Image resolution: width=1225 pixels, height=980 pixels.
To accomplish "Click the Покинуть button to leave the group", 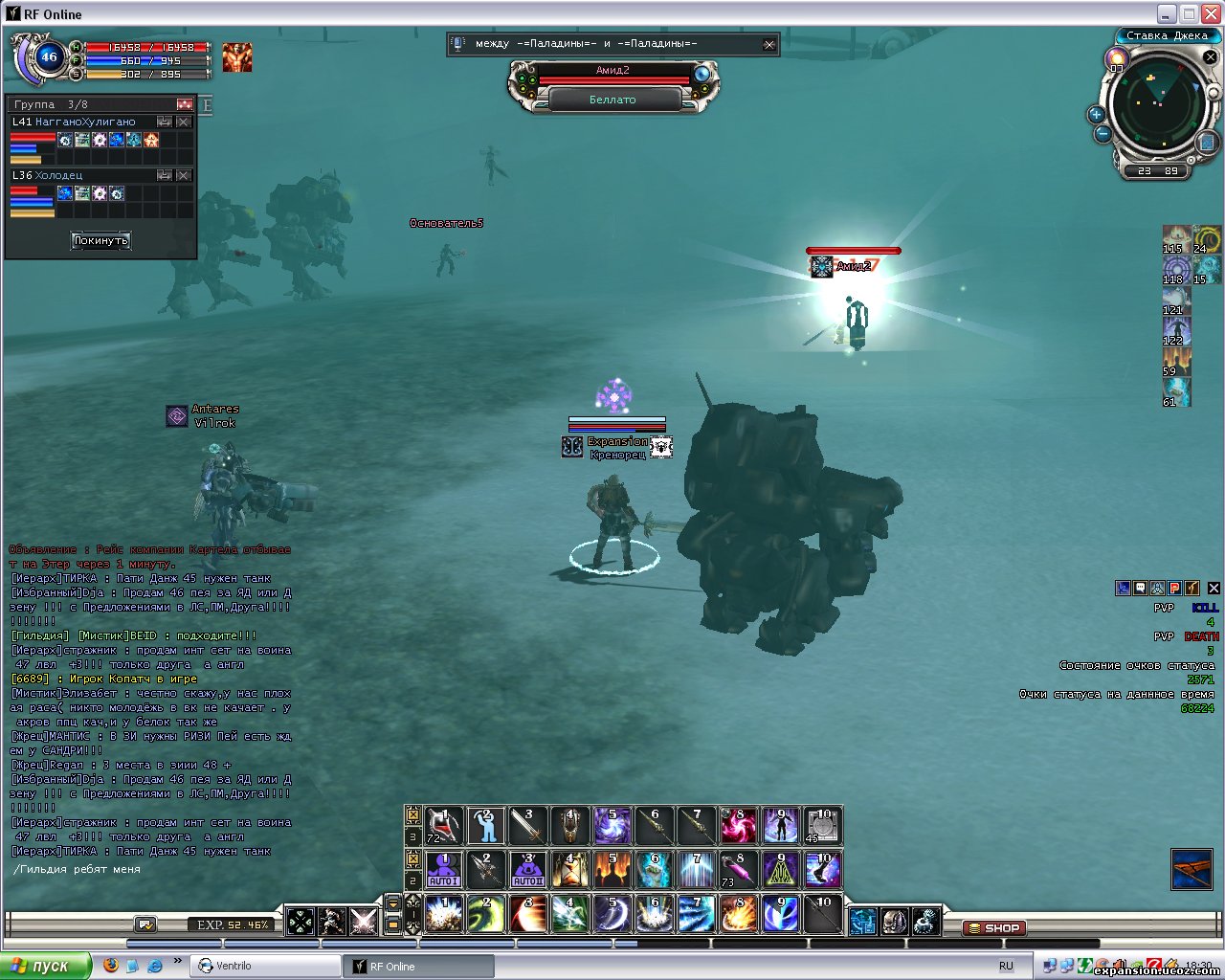I will click(x=100, y=240).
